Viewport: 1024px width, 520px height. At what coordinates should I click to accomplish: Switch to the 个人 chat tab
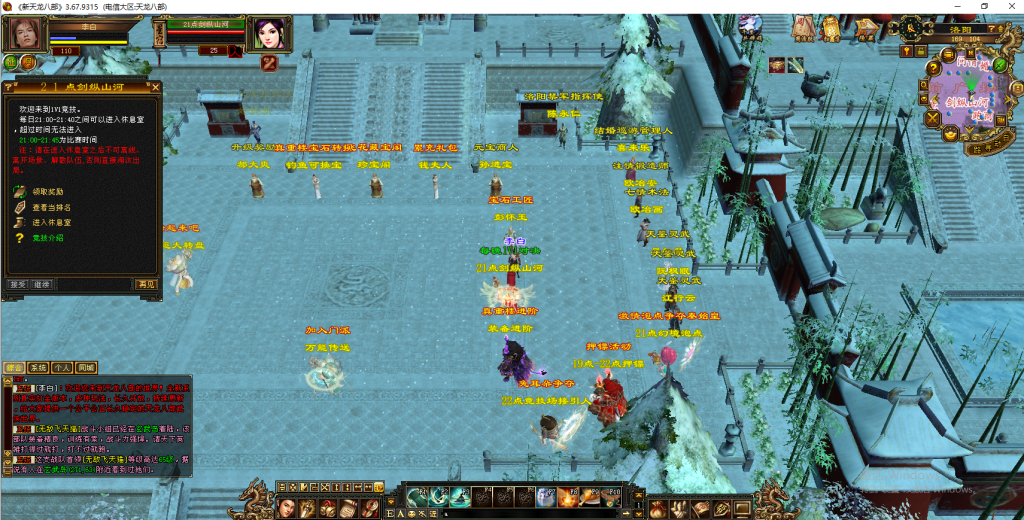pos(62,368)
